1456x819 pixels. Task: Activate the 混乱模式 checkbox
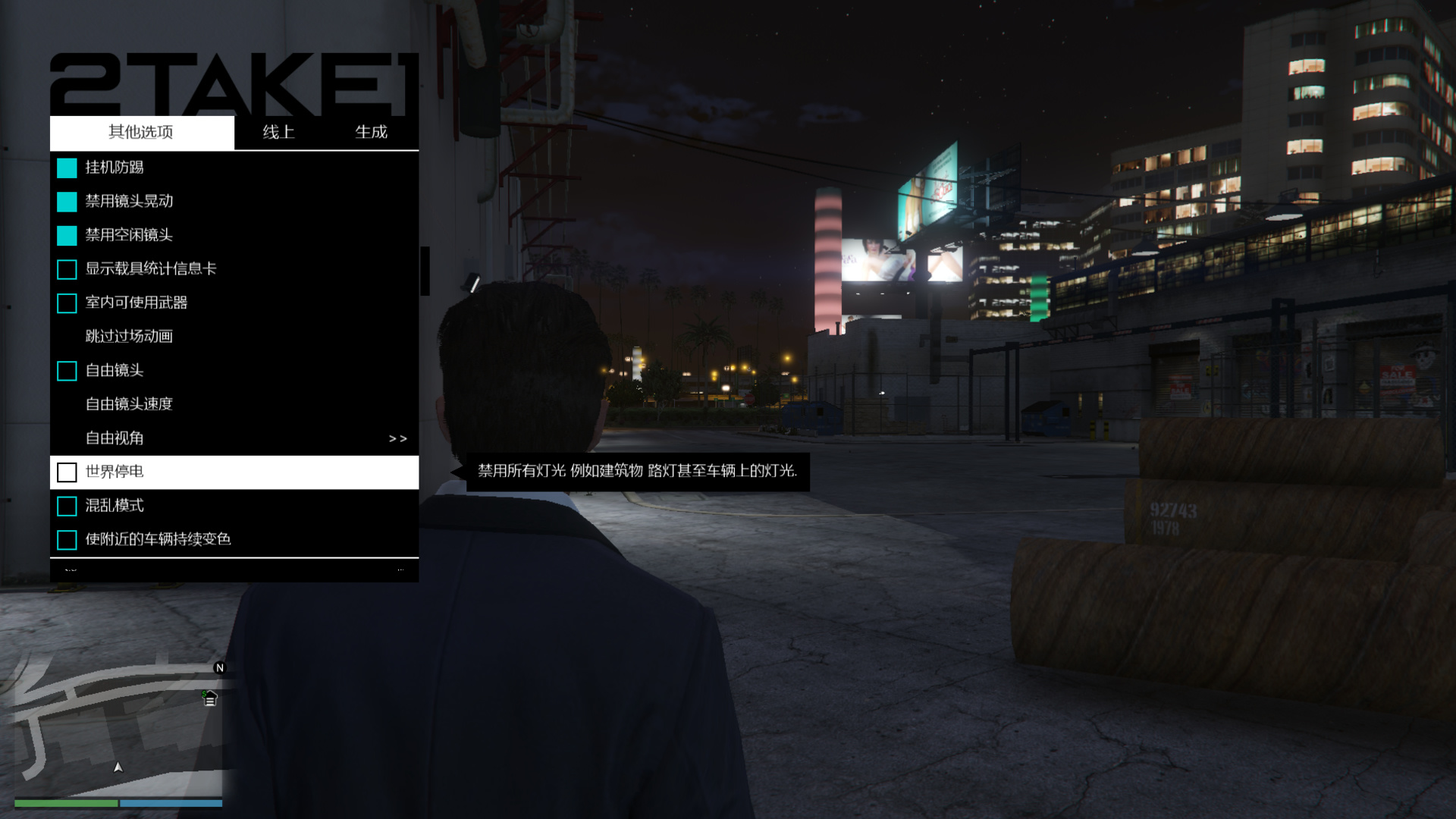tap(67, 506)
